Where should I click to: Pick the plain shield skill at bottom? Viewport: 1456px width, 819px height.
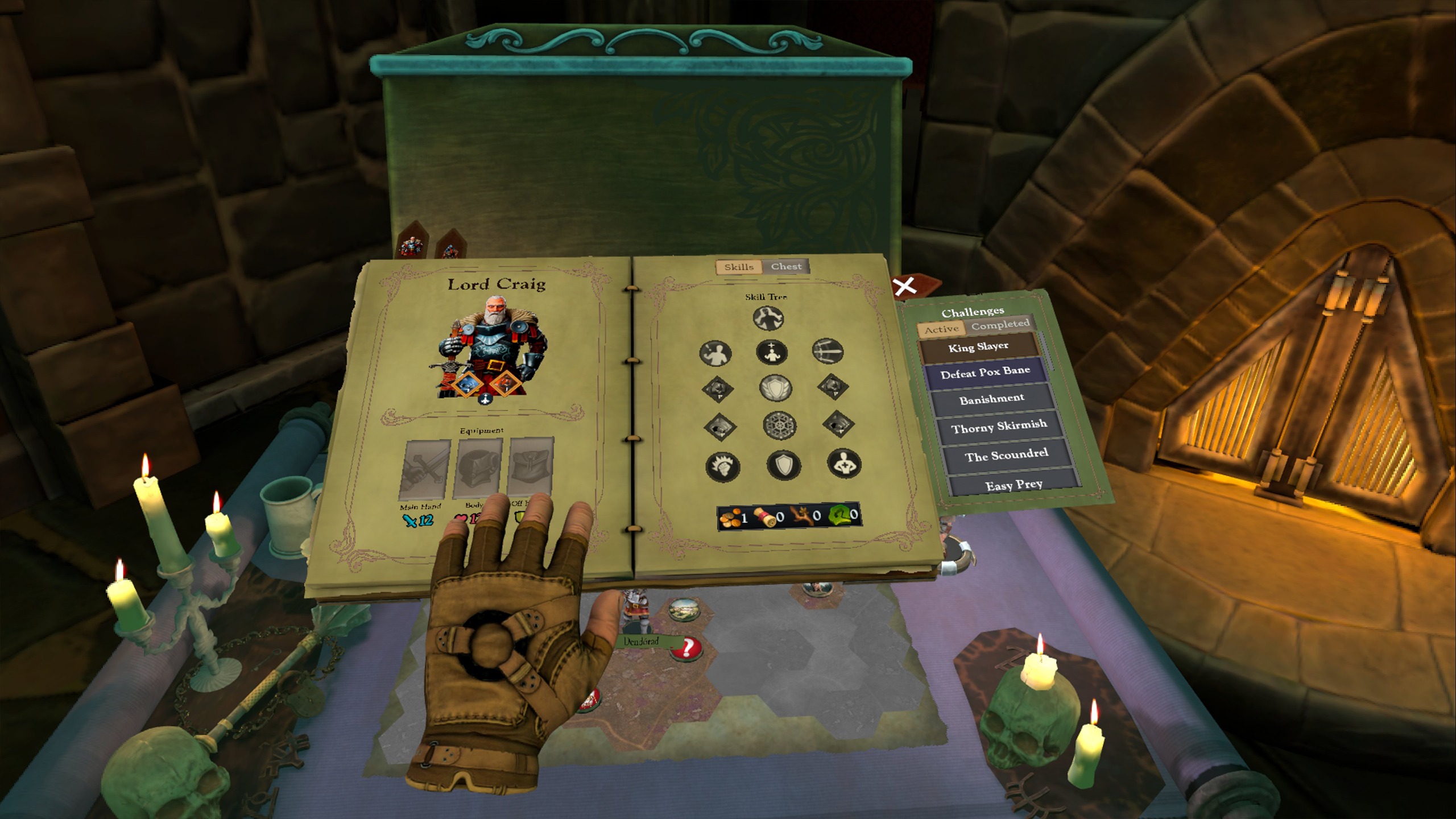pyautogui.click(x=783, y=466)
